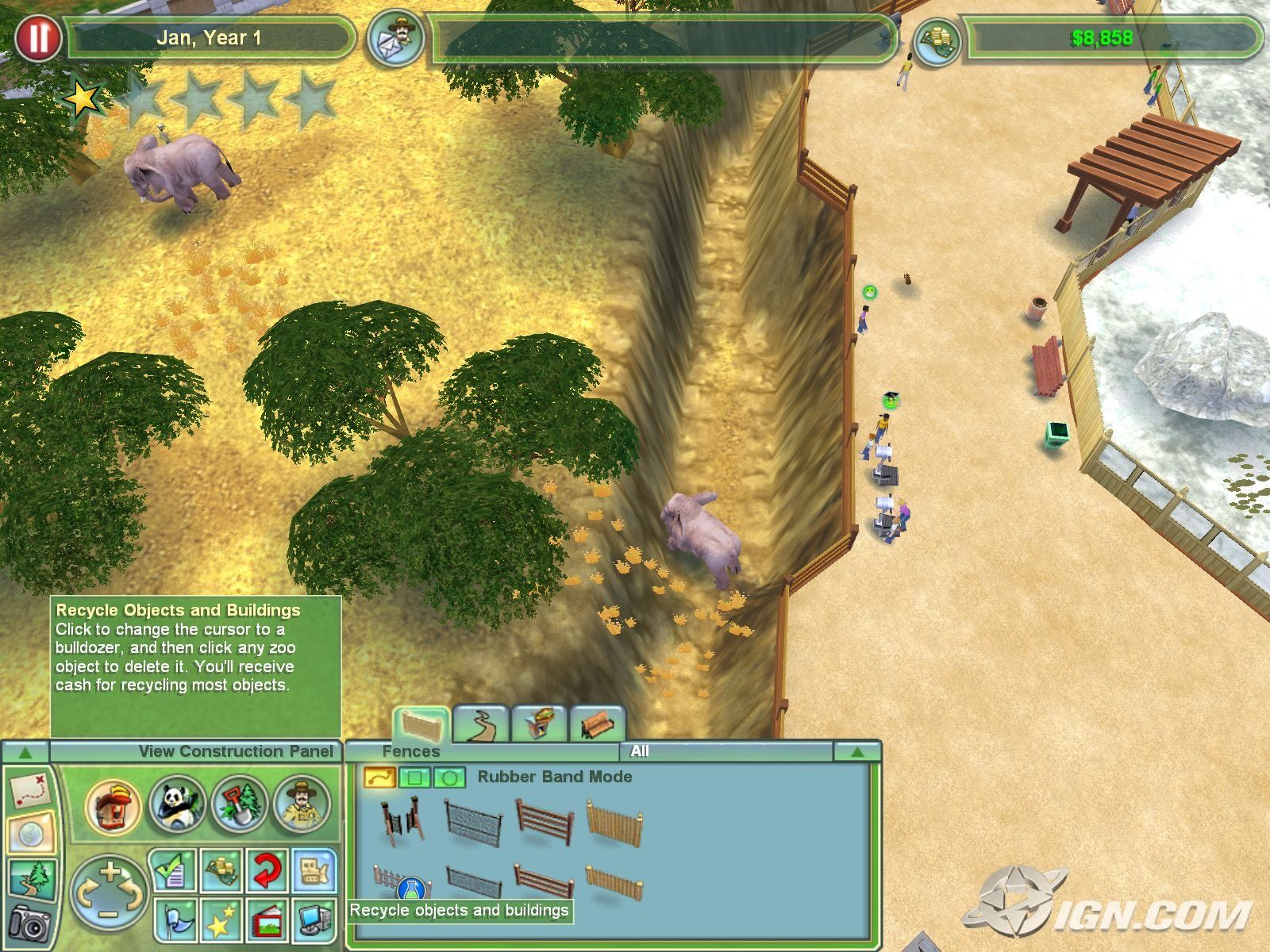Open the bench scenery tab
This screenshot has height=952, width=1270.
[x=597, y=724]
